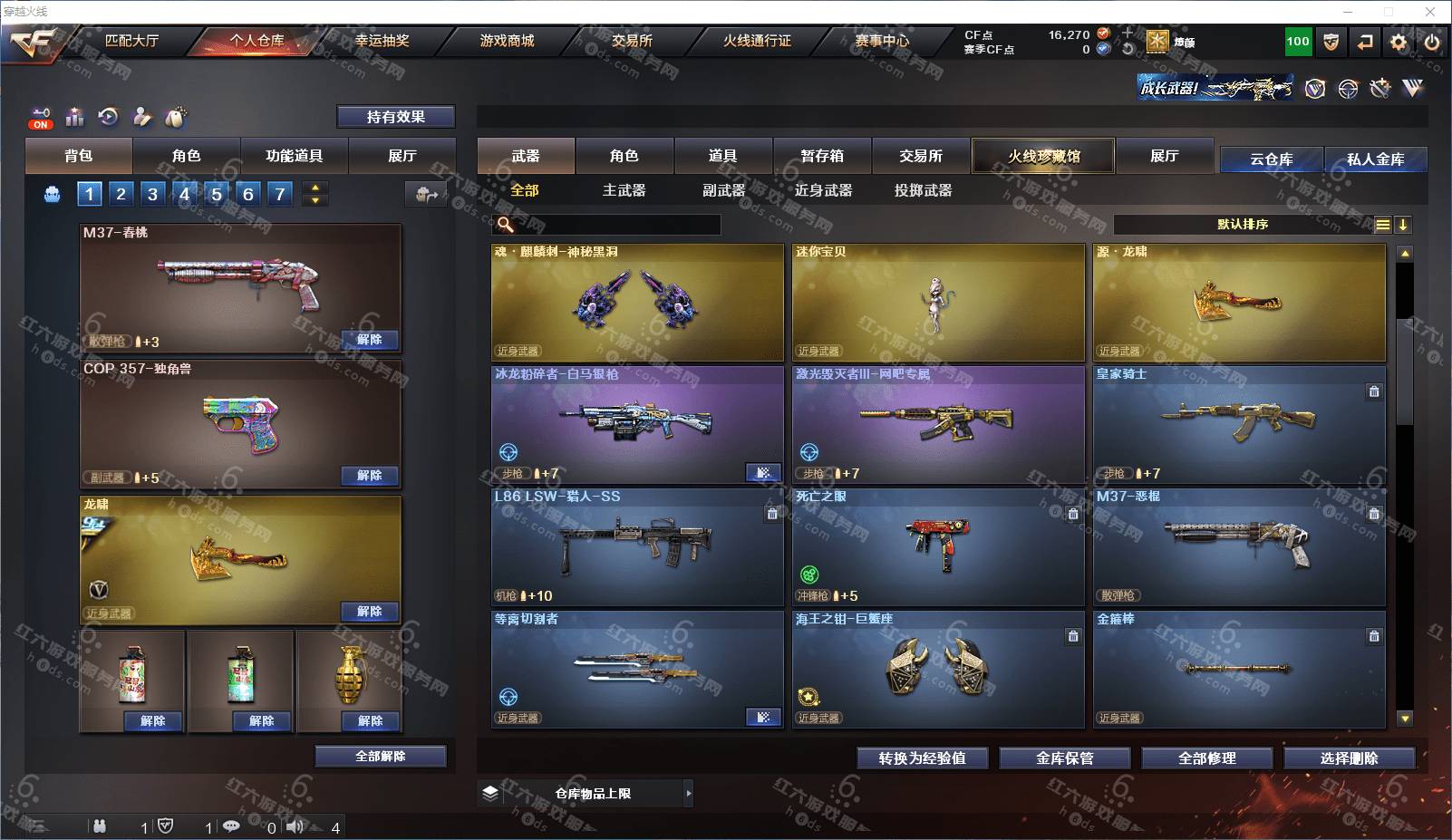
Task: Open 幸运抽奖 lucky draw page
Action: 382,41
